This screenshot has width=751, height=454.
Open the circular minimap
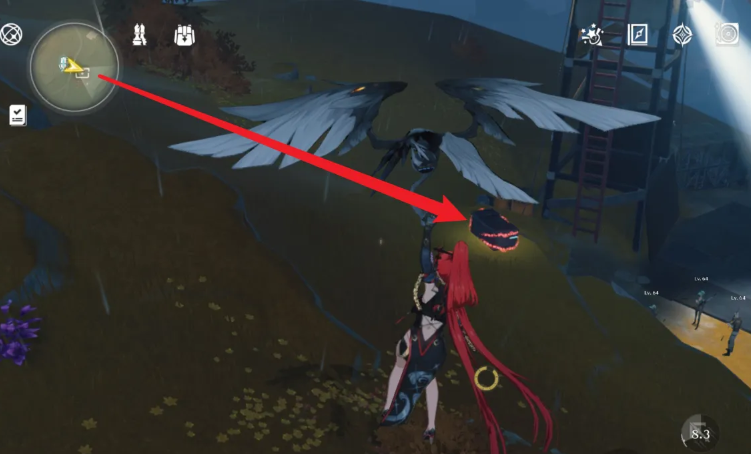click(x=71, y=68)
